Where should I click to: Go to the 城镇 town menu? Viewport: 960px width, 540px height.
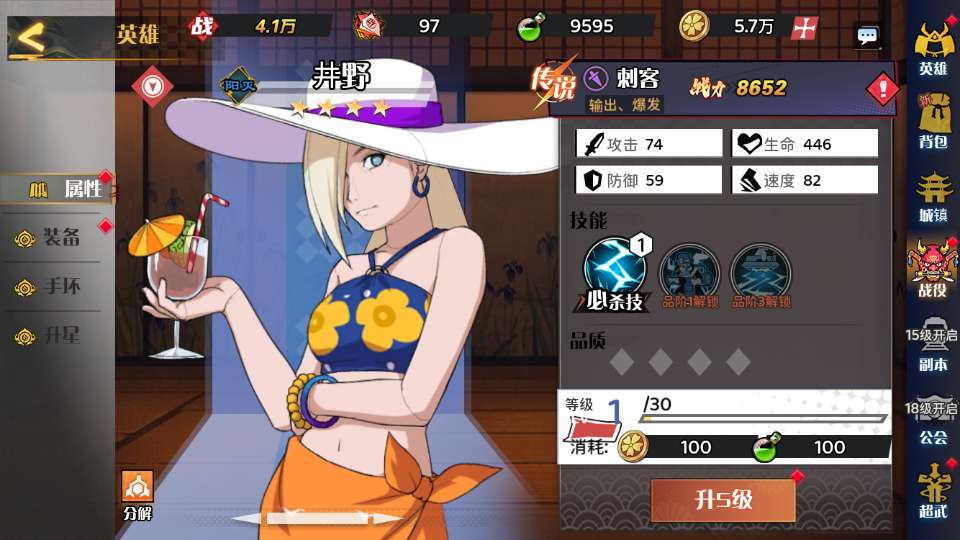[x=932, y=196]
